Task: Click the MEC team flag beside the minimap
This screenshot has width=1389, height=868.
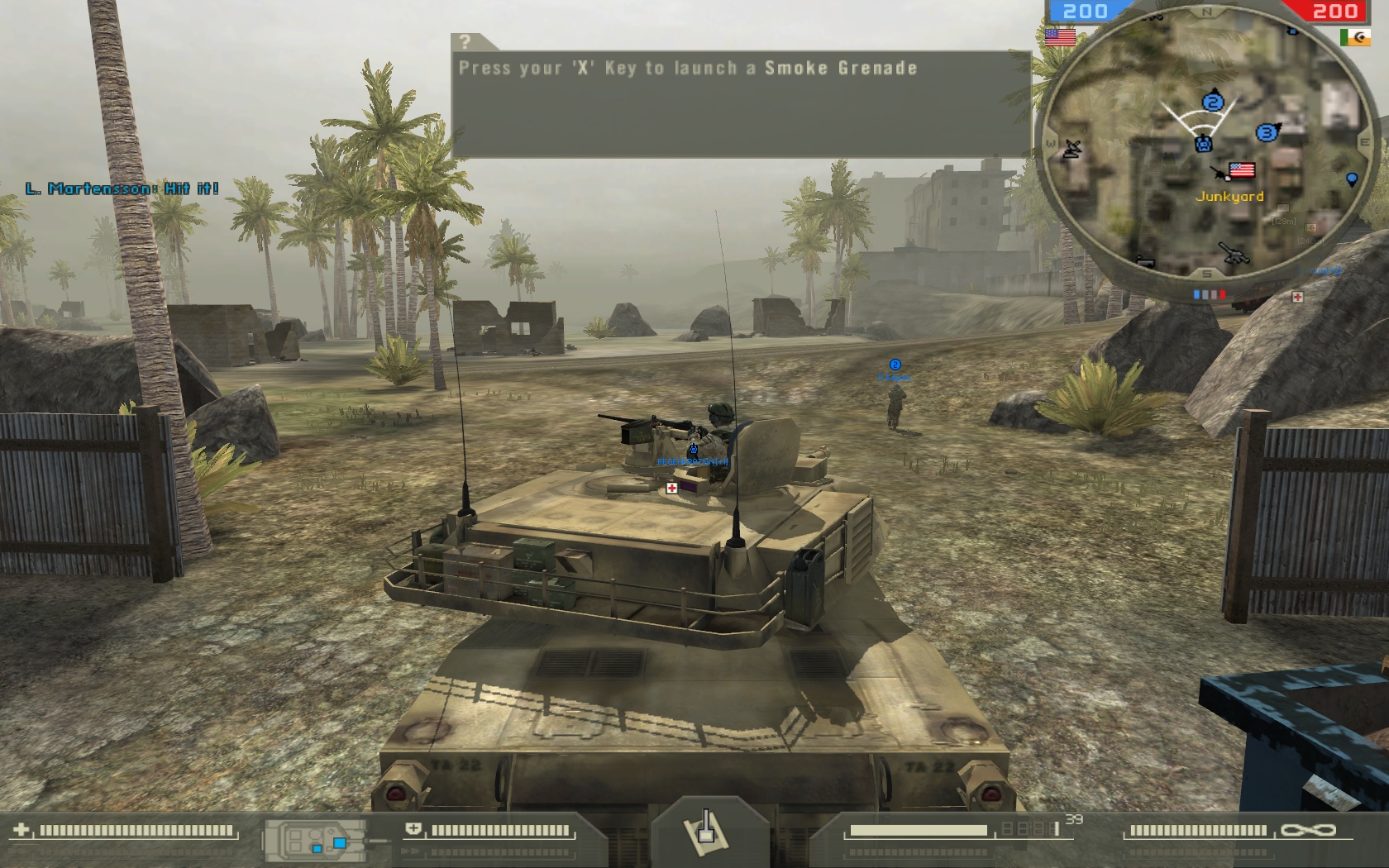Action: pos(1355,37)
